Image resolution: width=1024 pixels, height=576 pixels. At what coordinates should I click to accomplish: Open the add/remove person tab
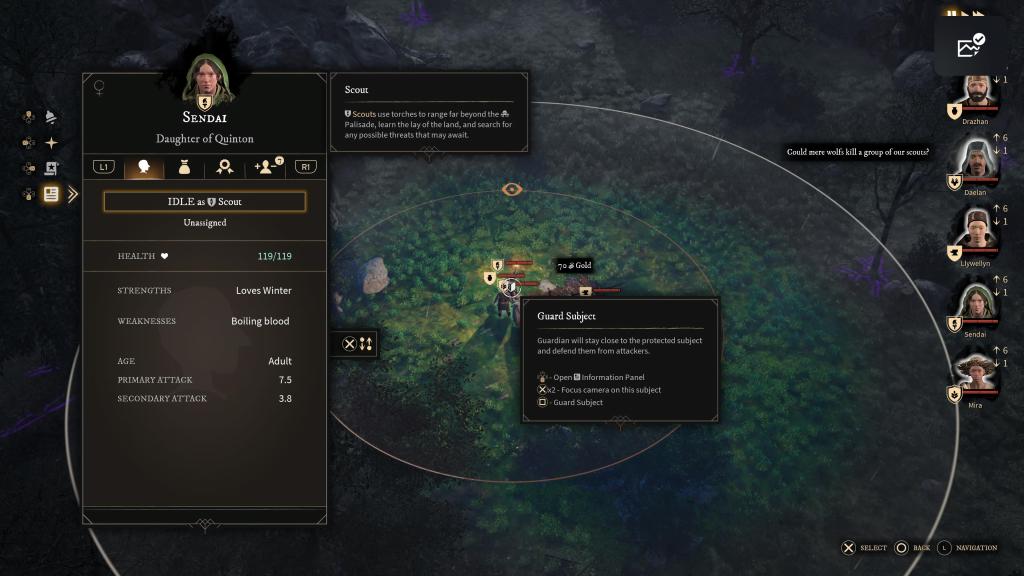pos(267,166)
